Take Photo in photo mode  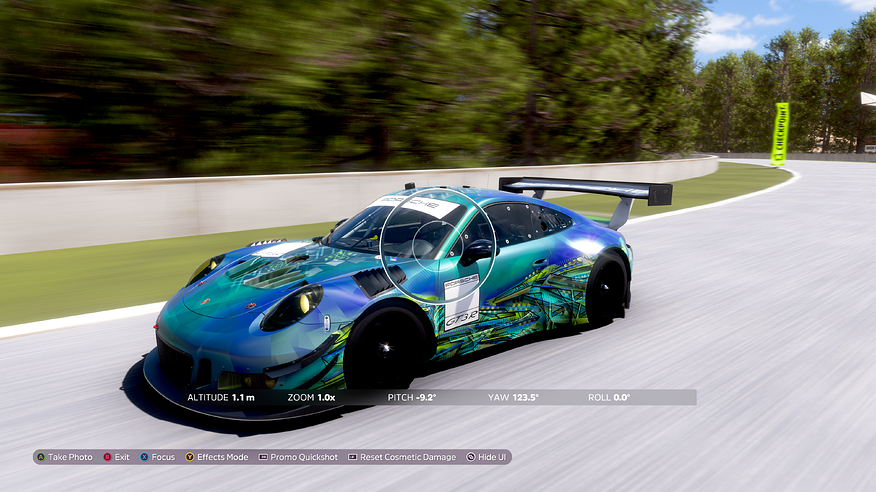point(64,457)
